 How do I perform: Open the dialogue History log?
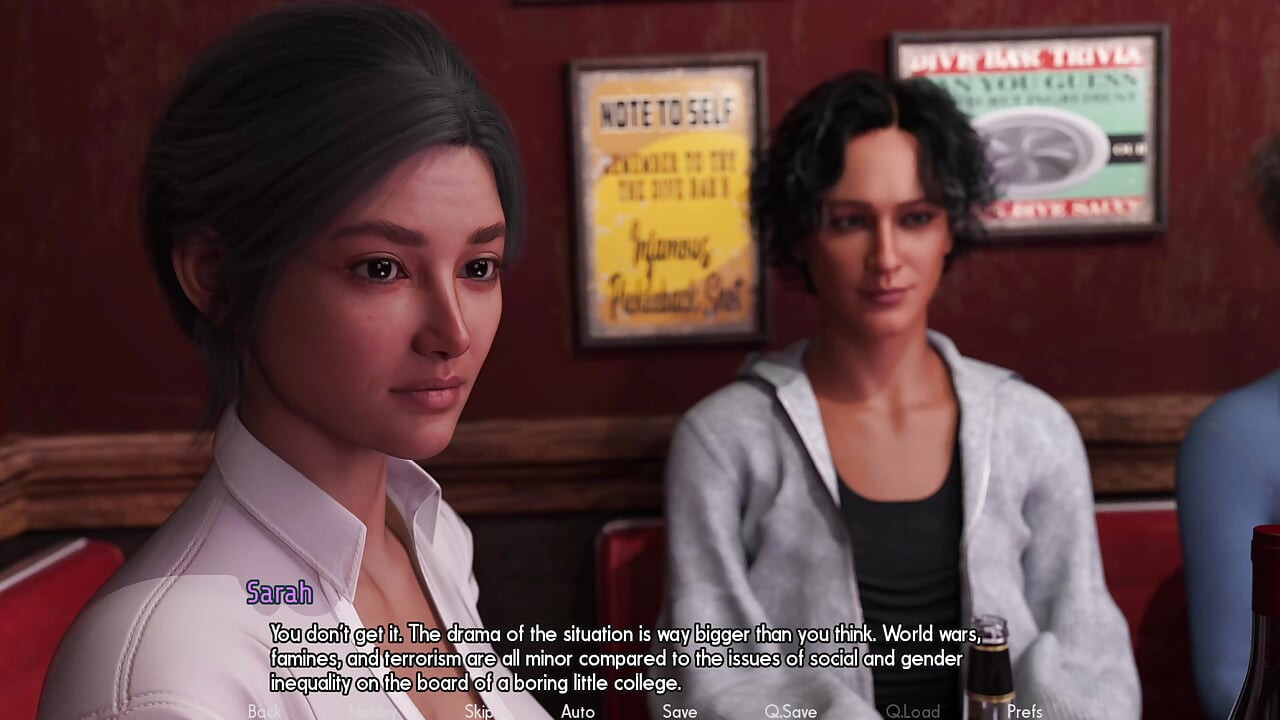pyautogui.click(x=372, y=711)
